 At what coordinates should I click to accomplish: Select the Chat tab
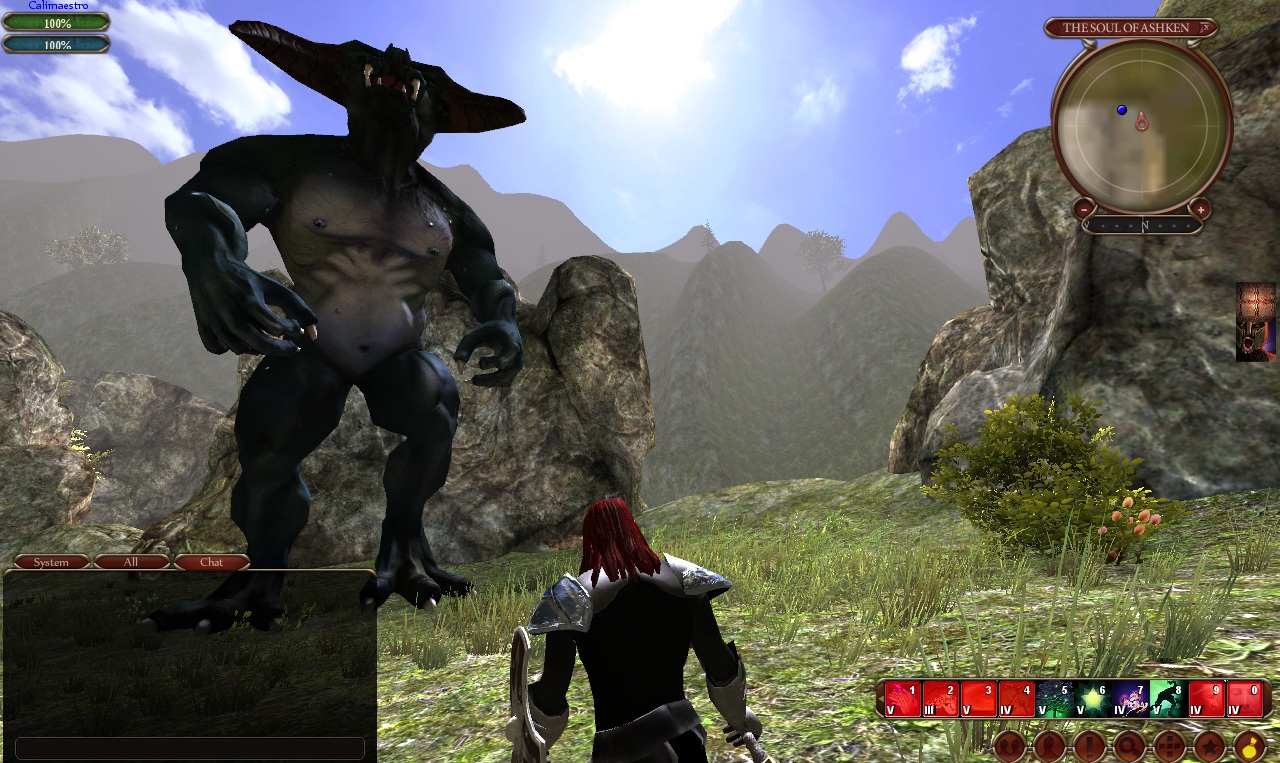(211, 561)
